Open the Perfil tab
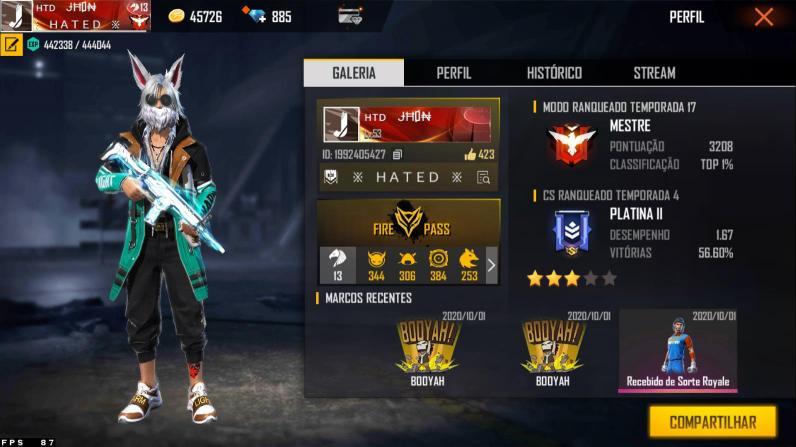The image size is (796, 447). 454,73
